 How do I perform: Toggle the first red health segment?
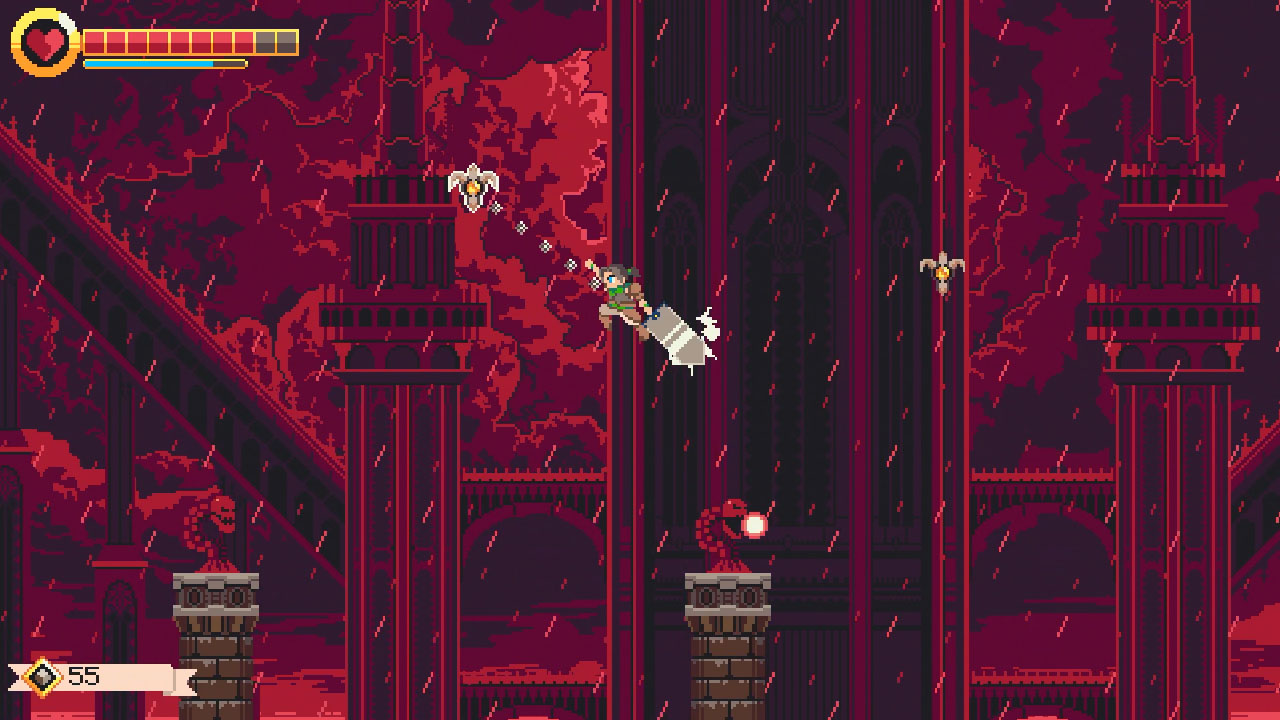click(x=97, y=42)
